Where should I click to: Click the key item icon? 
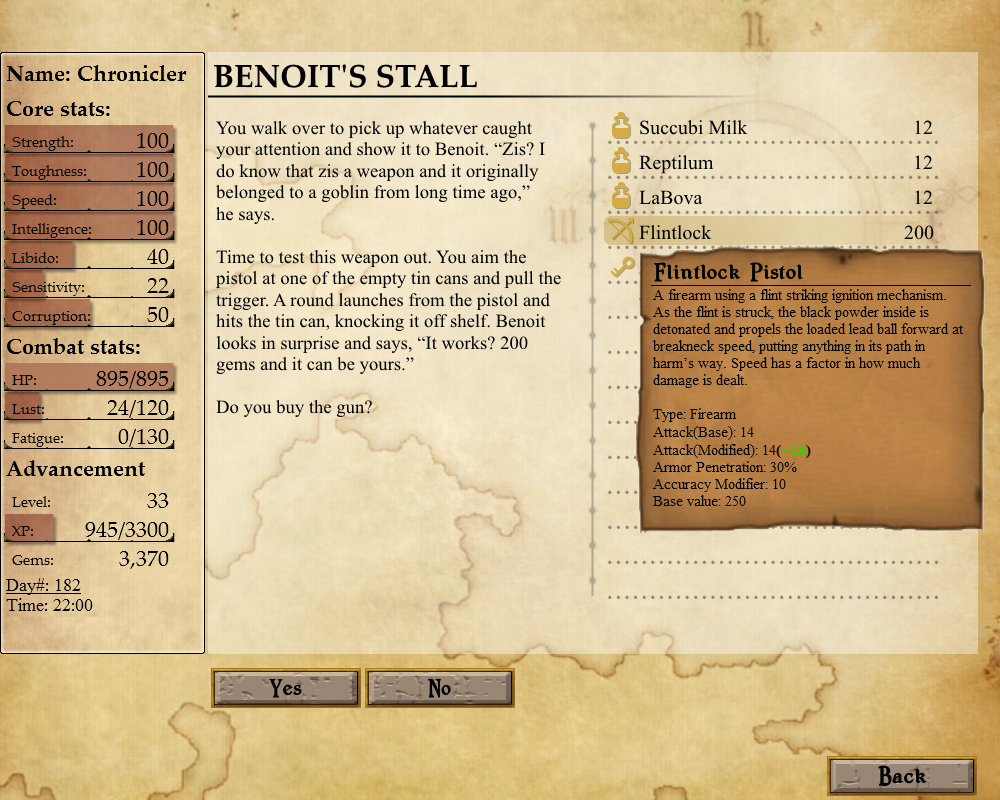(x=623, y=267)
